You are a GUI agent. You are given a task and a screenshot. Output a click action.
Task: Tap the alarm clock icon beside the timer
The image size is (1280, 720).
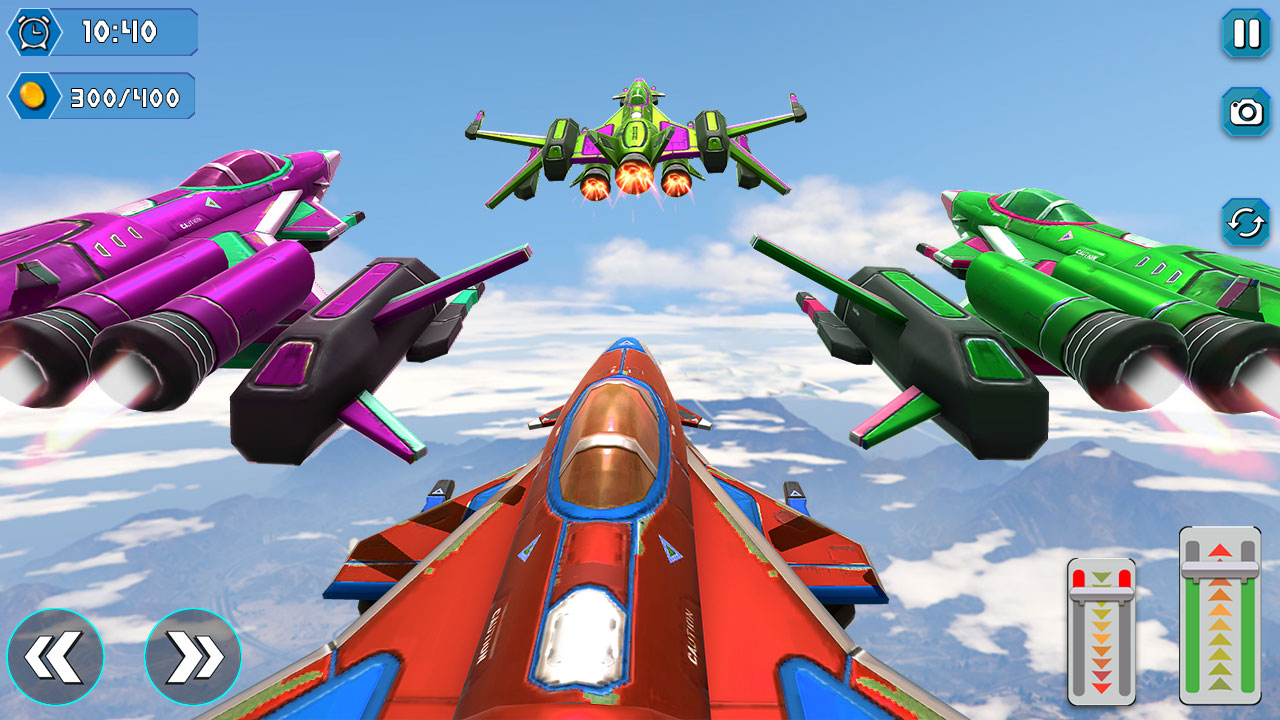click(33, 33)
